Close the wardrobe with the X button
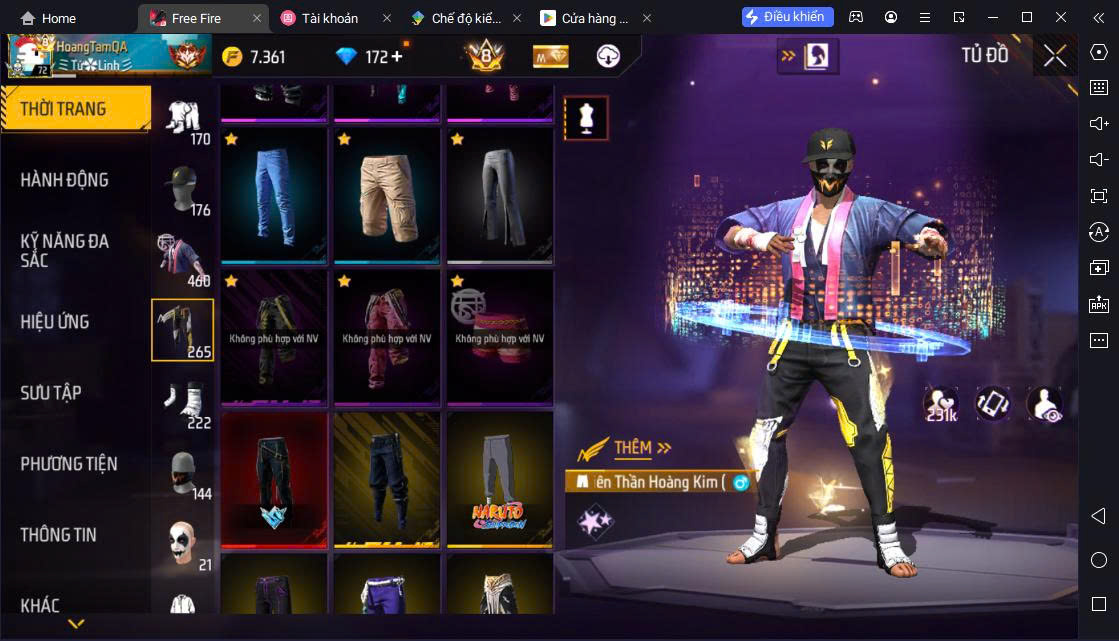The height and width of the screenshot is (641, 1119). 1054,57
